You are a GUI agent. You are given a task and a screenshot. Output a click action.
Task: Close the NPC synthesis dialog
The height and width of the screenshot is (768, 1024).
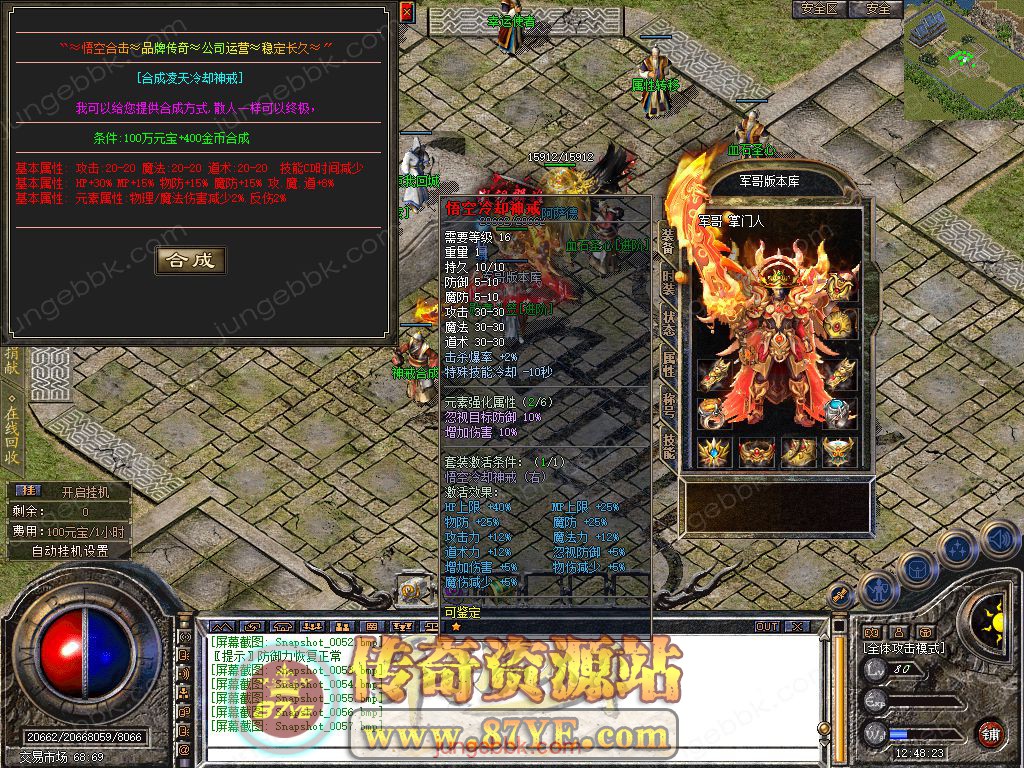coord(406,12)
